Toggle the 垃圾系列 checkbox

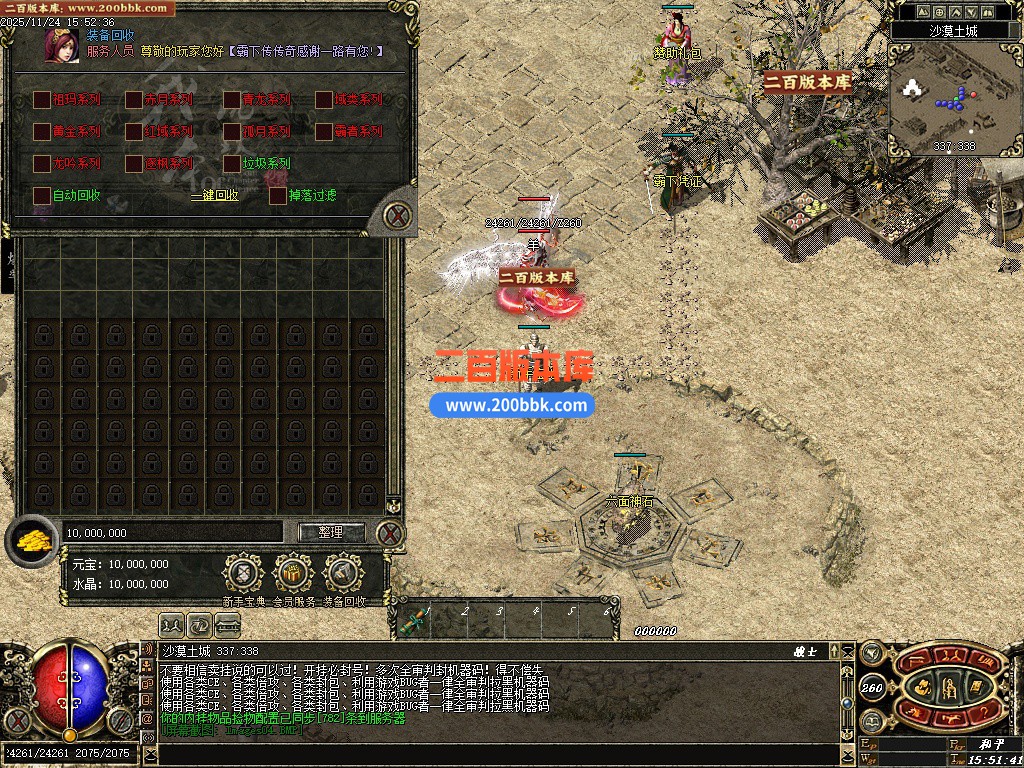click(232, 163)
